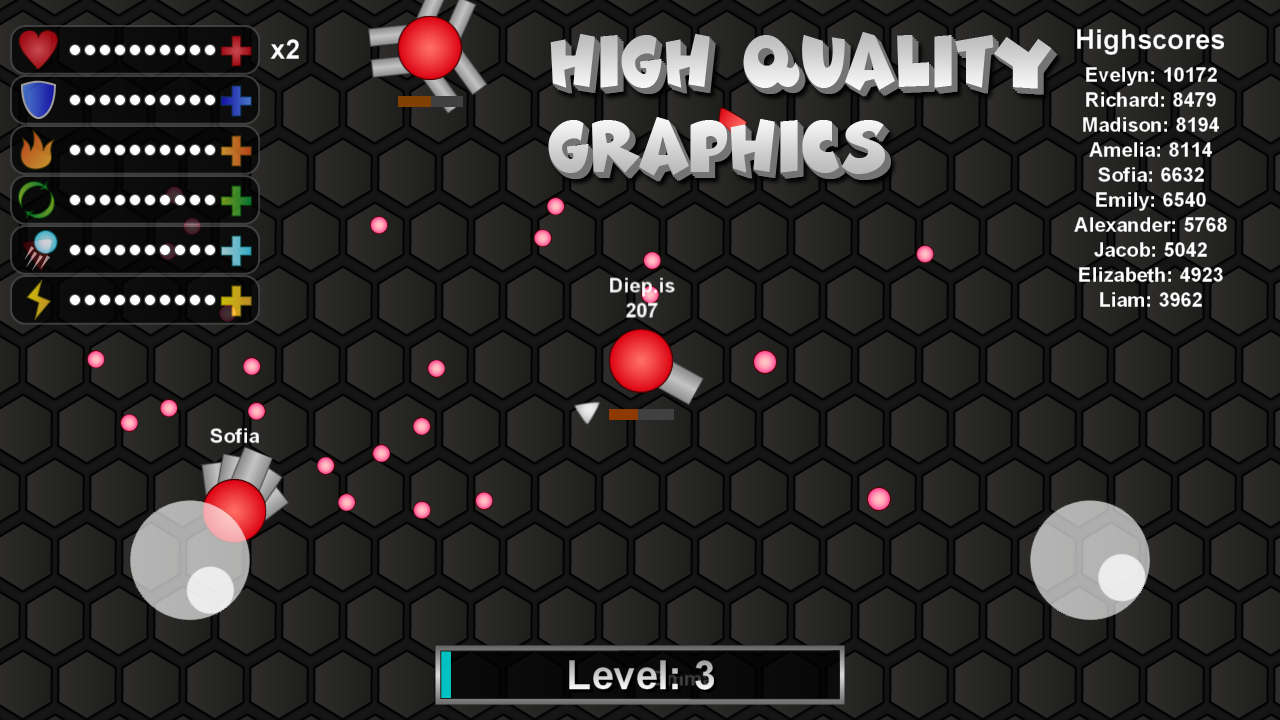The image size is (1280, 720).
Task: Click the flame damage stat icon
Action: (37, 150)
